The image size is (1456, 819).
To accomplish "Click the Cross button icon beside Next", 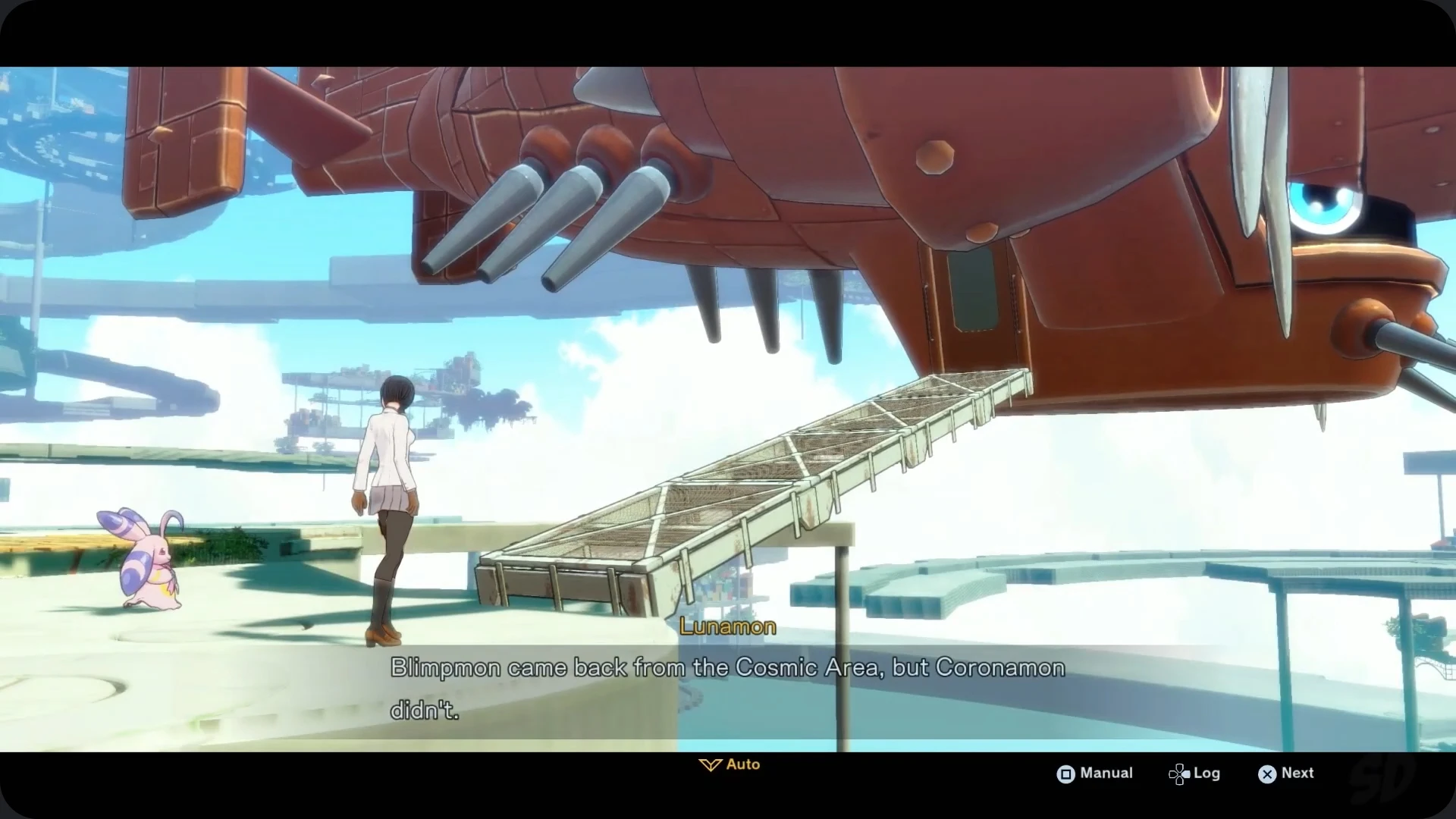I will [1266, 774].
